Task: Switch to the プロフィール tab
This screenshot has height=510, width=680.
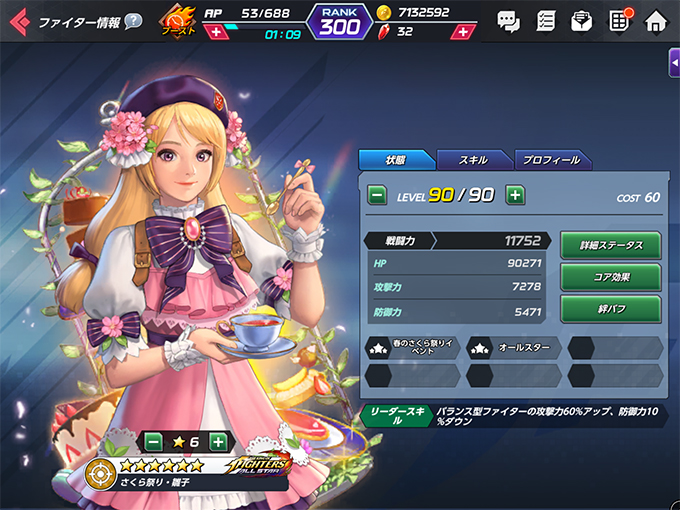Action: point(552,160)
